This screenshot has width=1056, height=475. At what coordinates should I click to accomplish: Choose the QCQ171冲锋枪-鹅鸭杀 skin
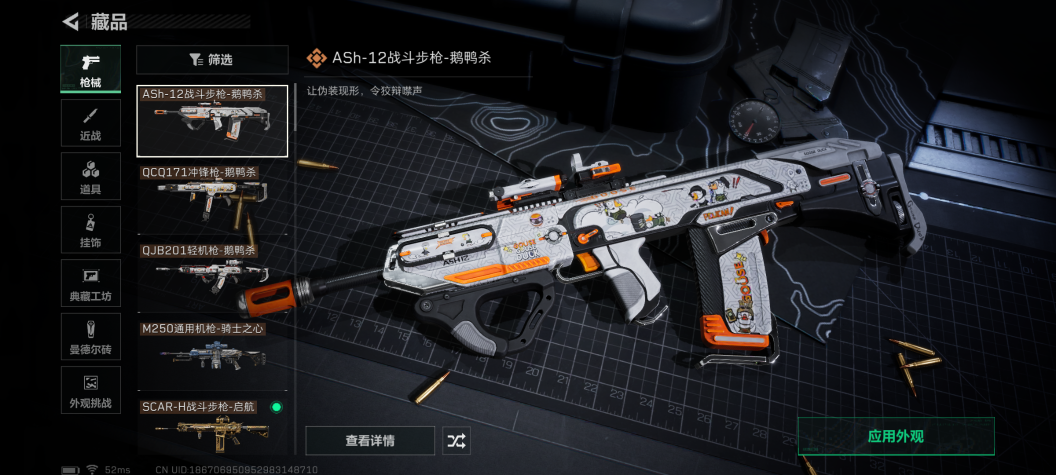[x=212, y=199]
